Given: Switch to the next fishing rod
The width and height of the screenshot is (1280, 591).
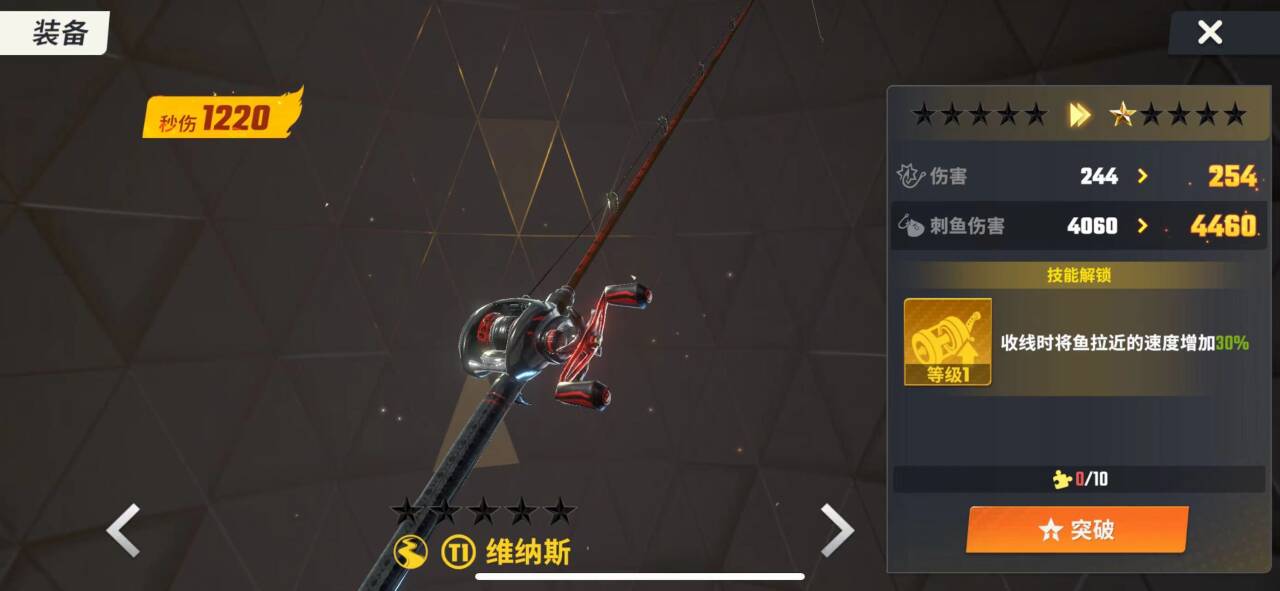Looking at the screenshot, I should click(x=837, y=530).
